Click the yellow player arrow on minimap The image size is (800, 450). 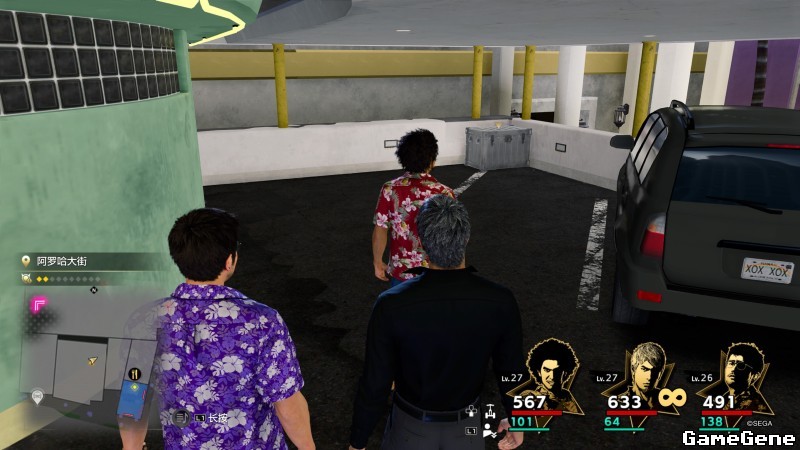coord(93,360)
